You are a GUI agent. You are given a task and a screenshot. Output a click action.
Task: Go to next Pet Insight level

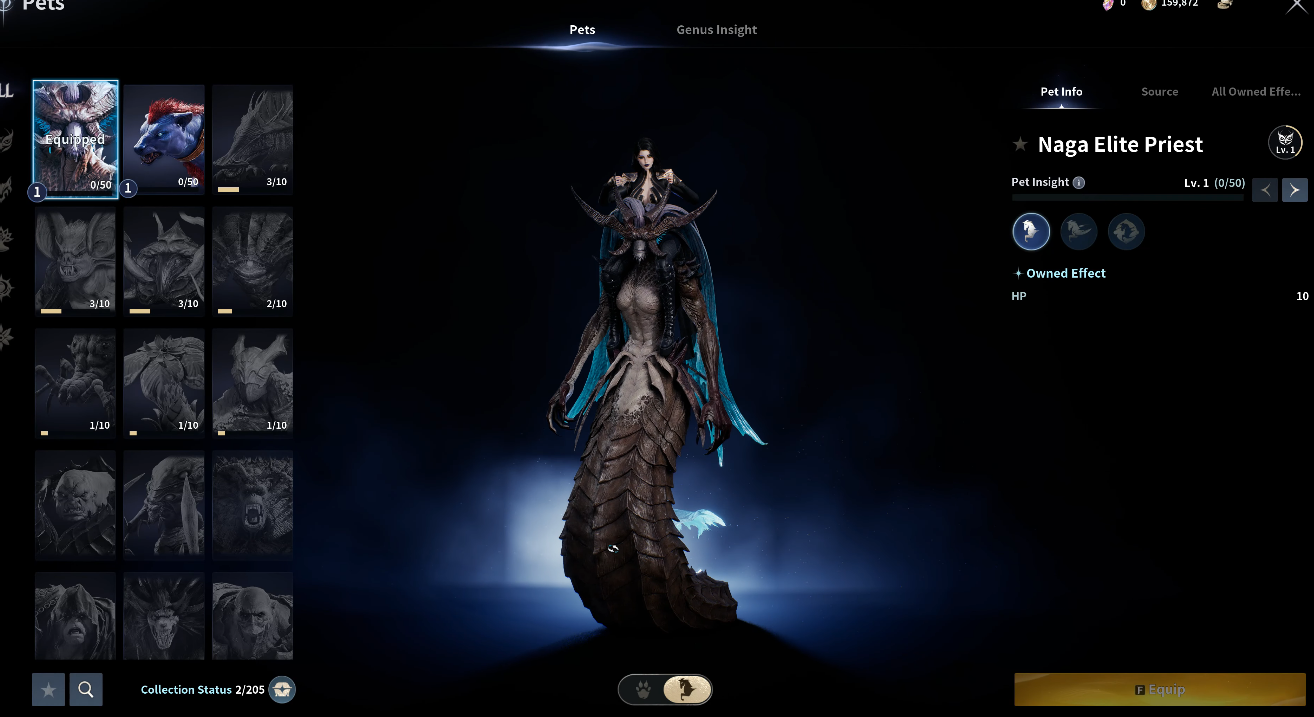tap(1294, 189)
